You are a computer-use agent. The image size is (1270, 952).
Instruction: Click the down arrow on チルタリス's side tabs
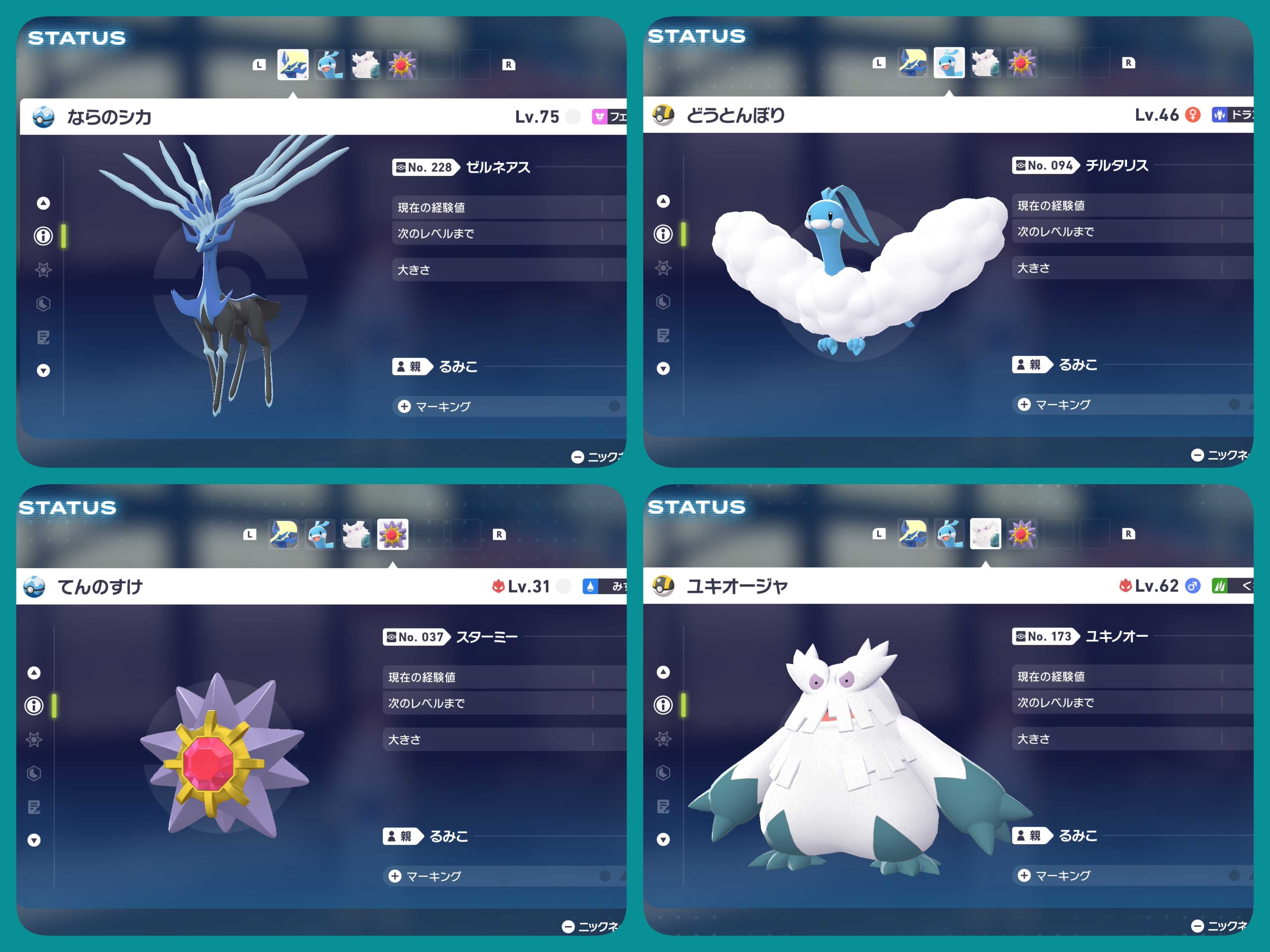[x=663, y=368]
